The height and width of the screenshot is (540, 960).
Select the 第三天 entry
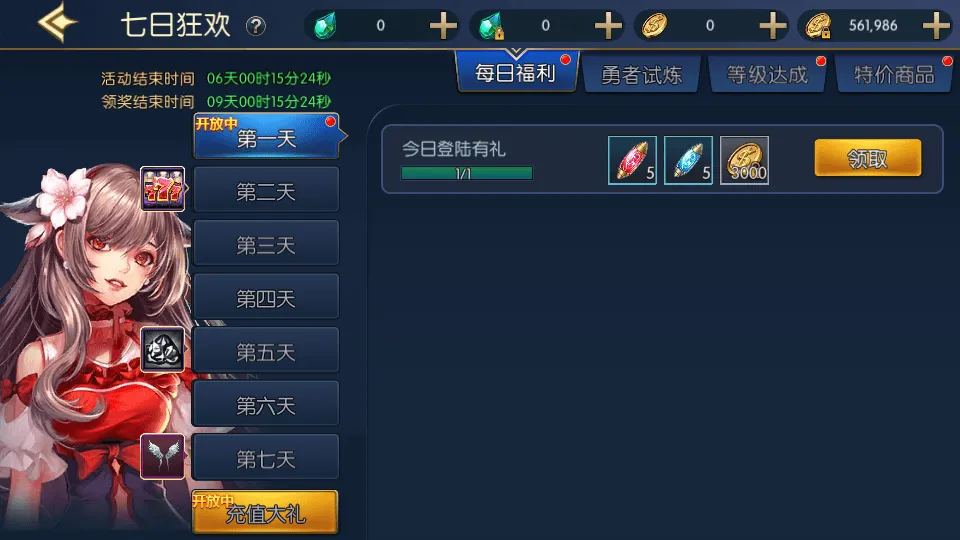click(x=266, y=244)
